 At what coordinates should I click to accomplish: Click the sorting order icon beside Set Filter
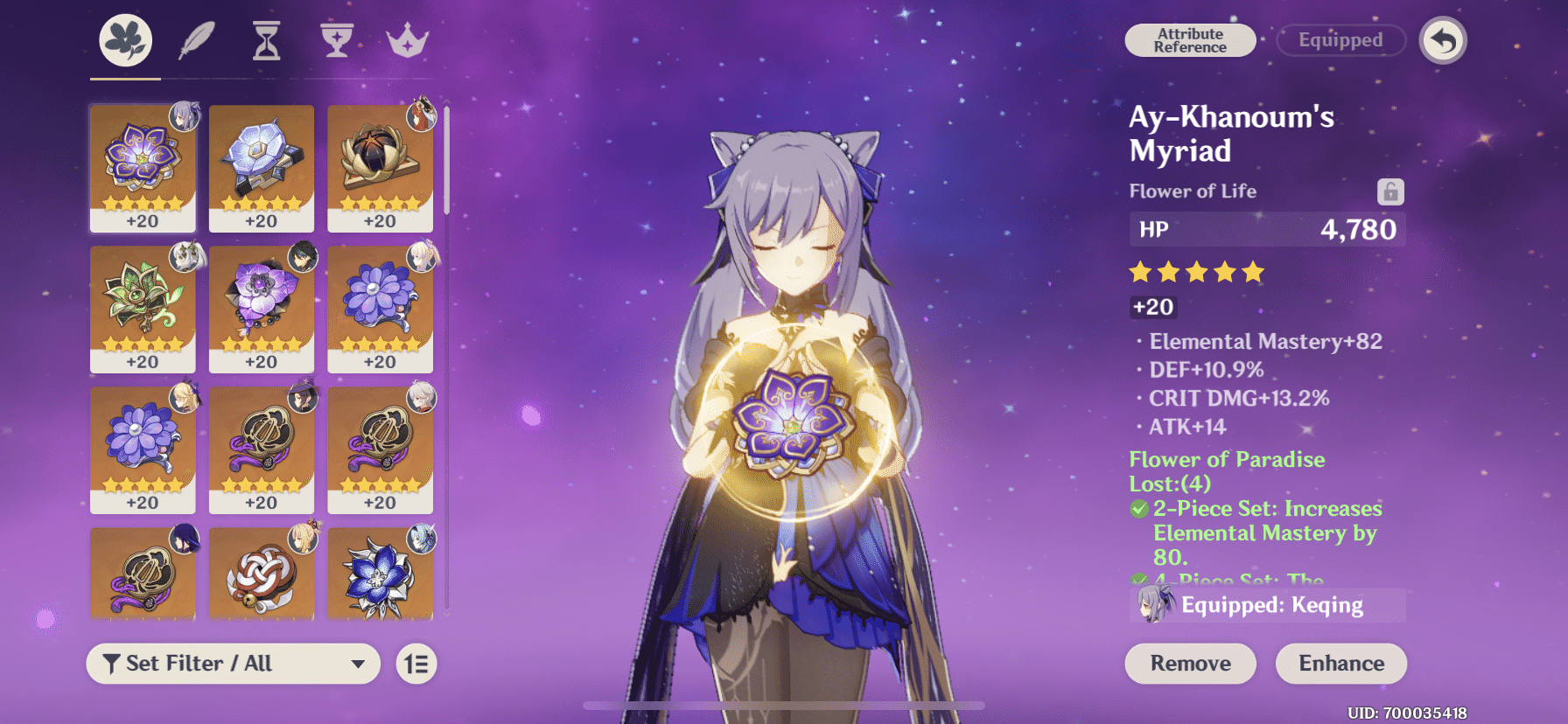416,664
